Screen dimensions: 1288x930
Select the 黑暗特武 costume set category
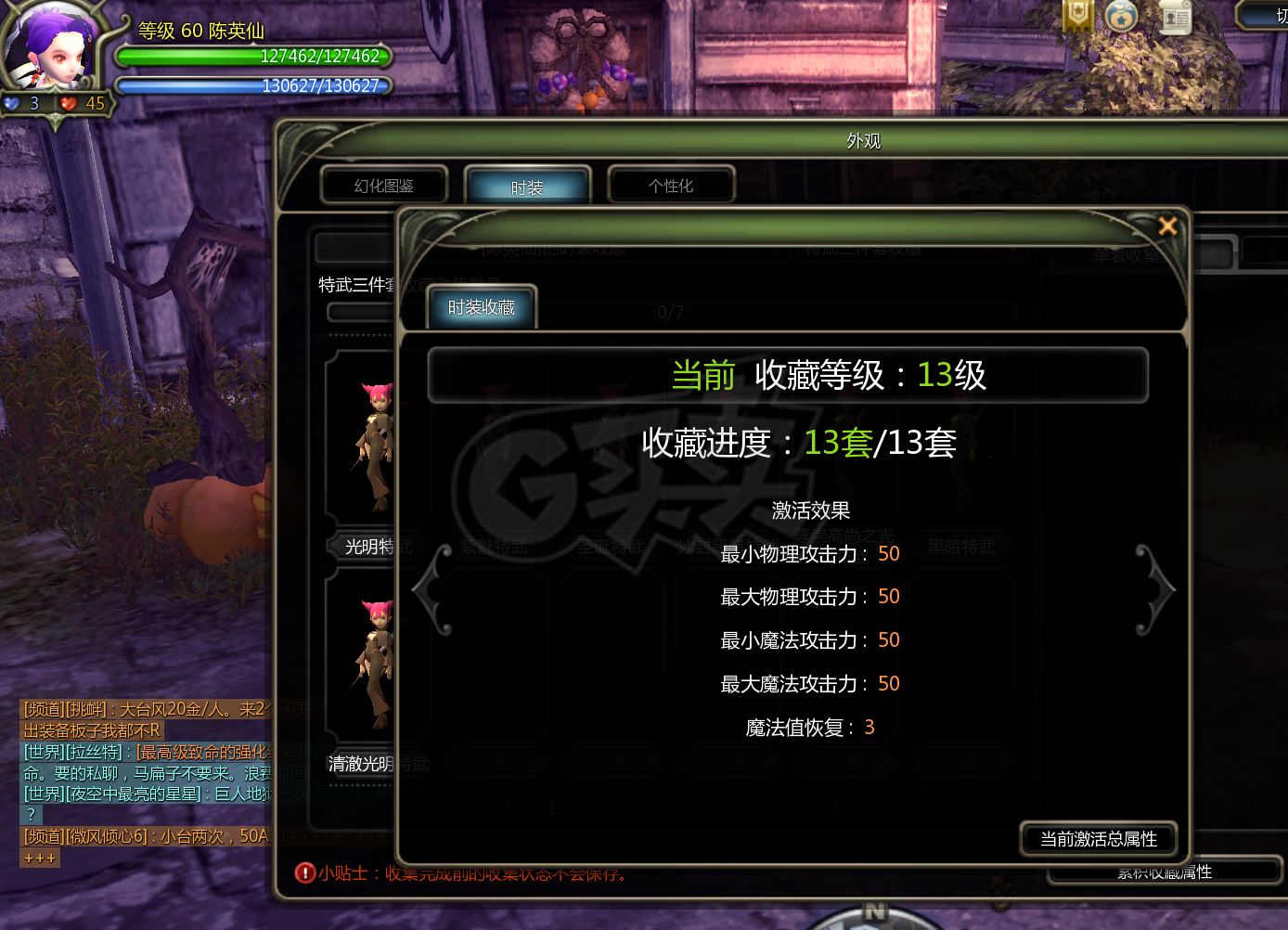[x=960, y=547]
